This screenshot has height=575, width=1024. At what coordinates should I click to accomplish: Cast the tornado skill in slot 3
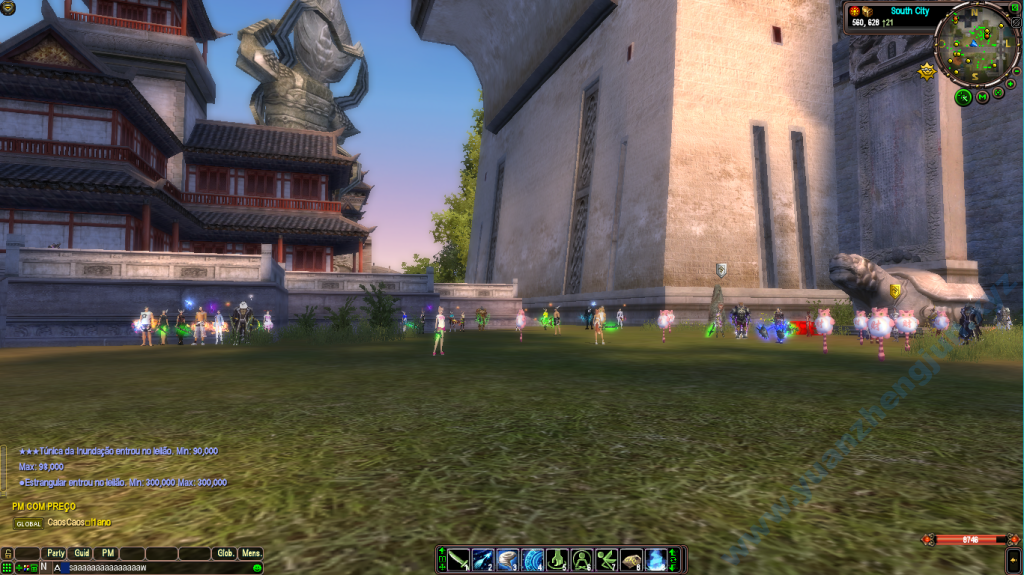pos(508,560)
